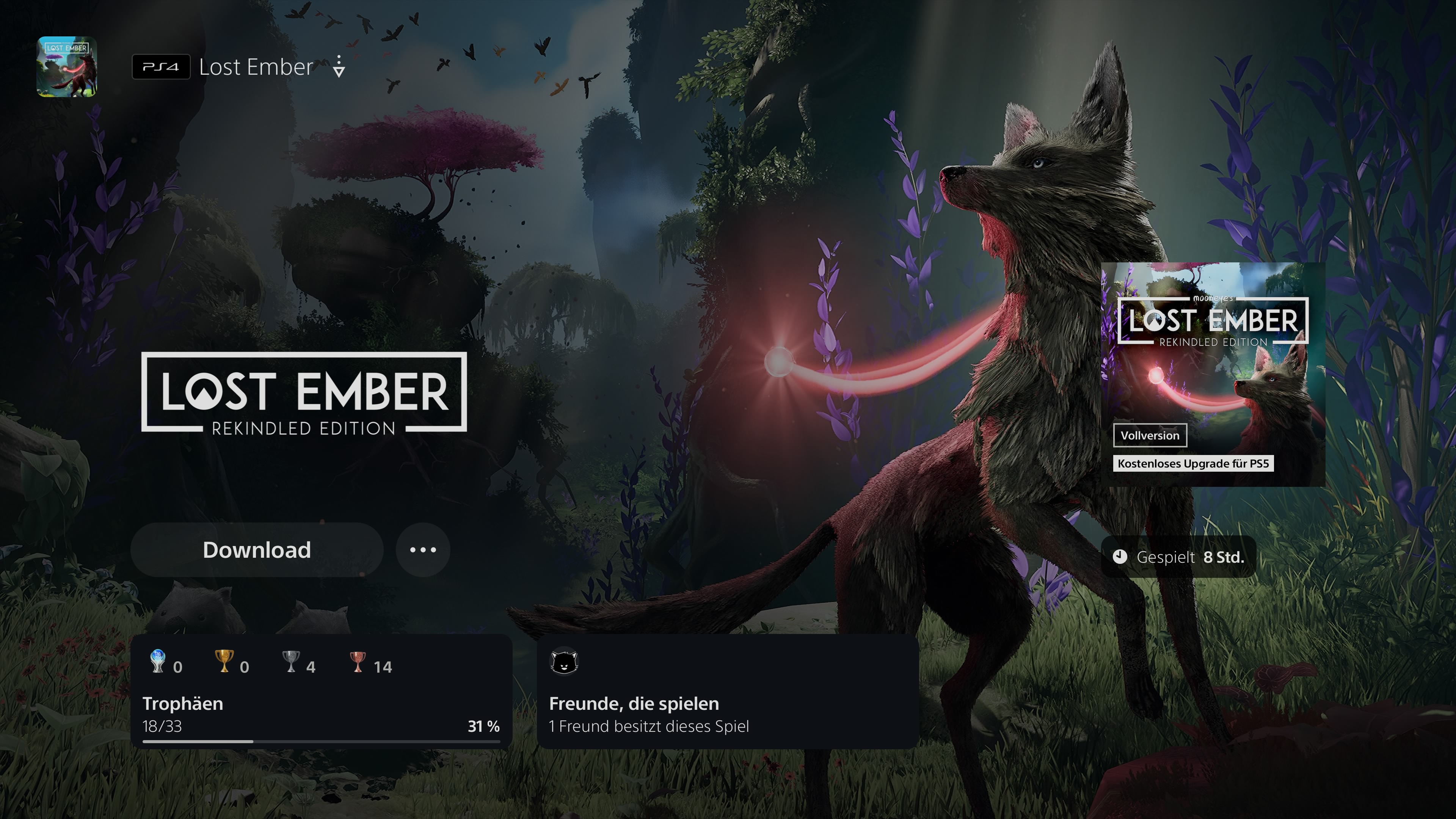Open the Trophäen progress card
Image resolution: width=1456 pixels, height=819 pixels.
point(321,691)
